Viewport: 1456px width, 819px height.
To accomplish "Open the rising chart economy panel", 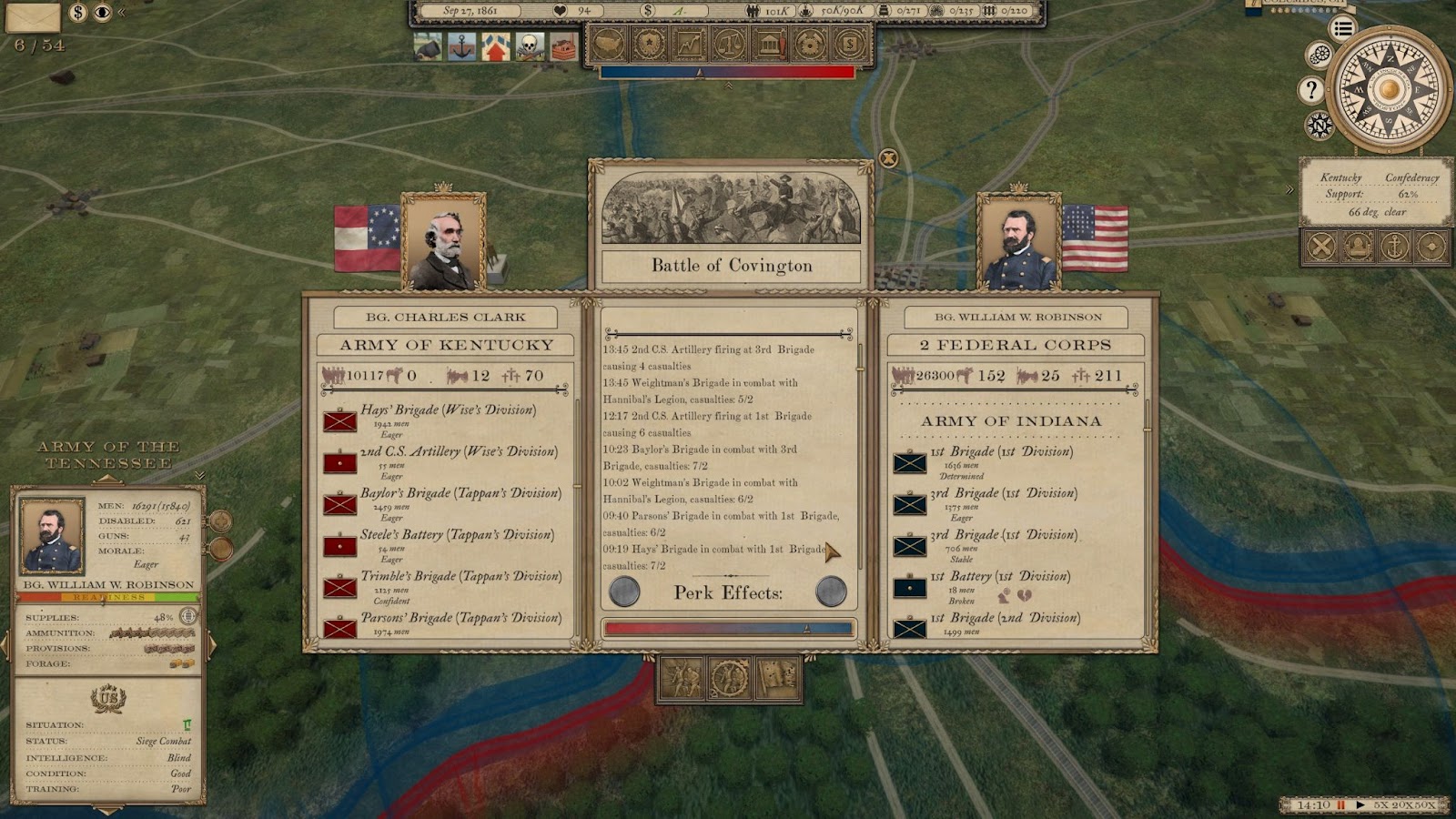I will pos(689,44).
